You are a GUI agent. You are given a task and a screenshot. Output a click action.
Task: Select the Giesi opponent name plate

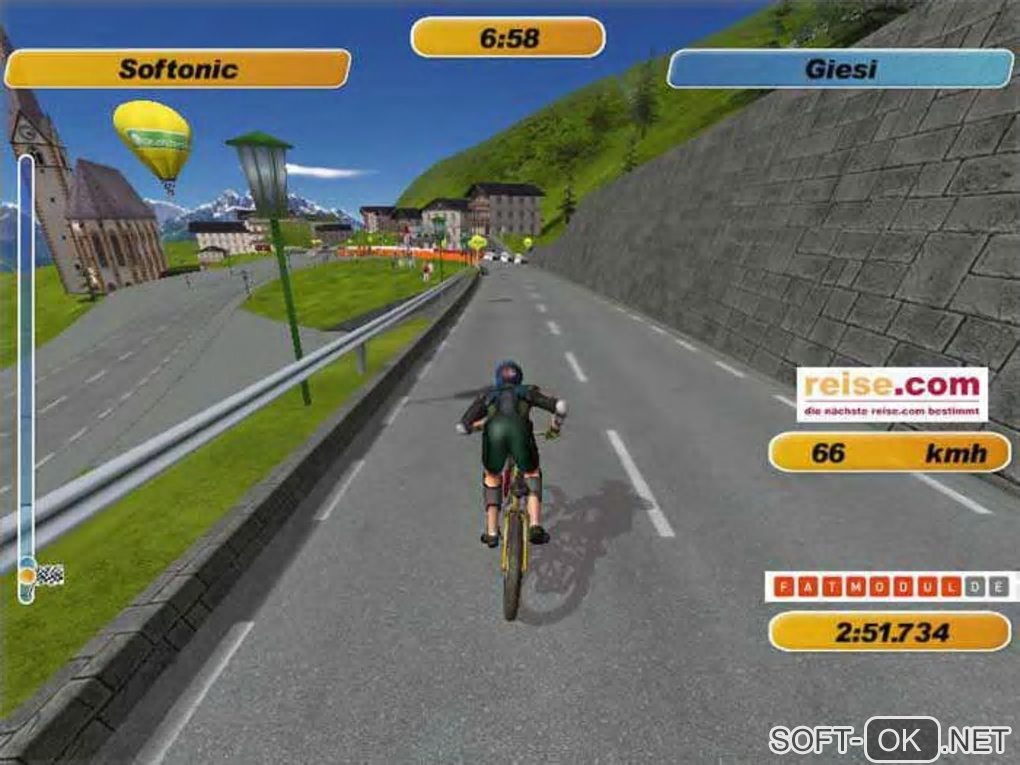(x=840, y=69)
